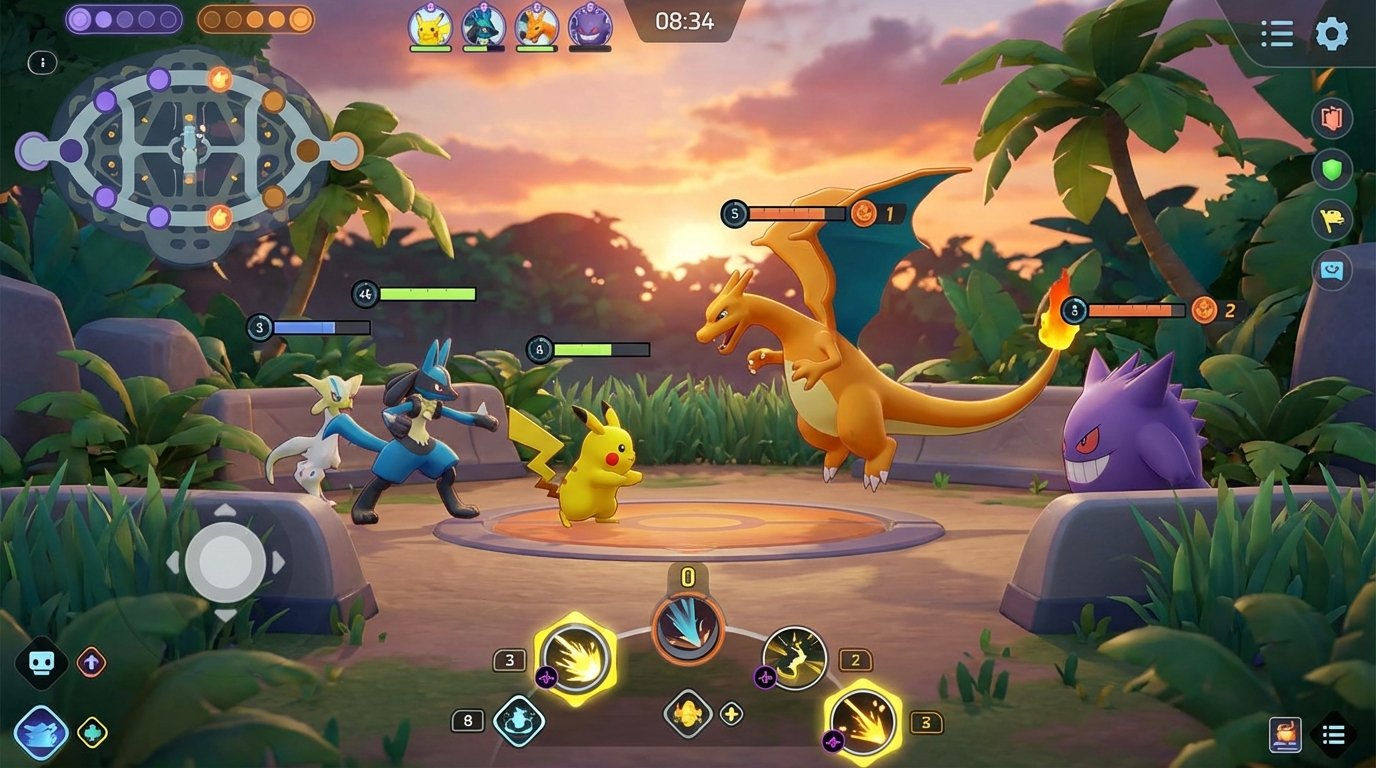This screenshot has width=1376, height=768.
Task: Toggle the emote robot-face menu
Action: (x=40, y=662)
